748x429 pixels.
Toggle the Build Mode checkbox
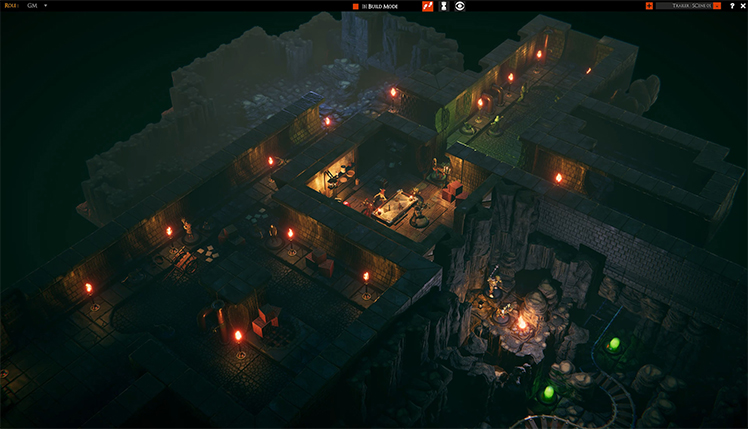[x=355, y=6]
